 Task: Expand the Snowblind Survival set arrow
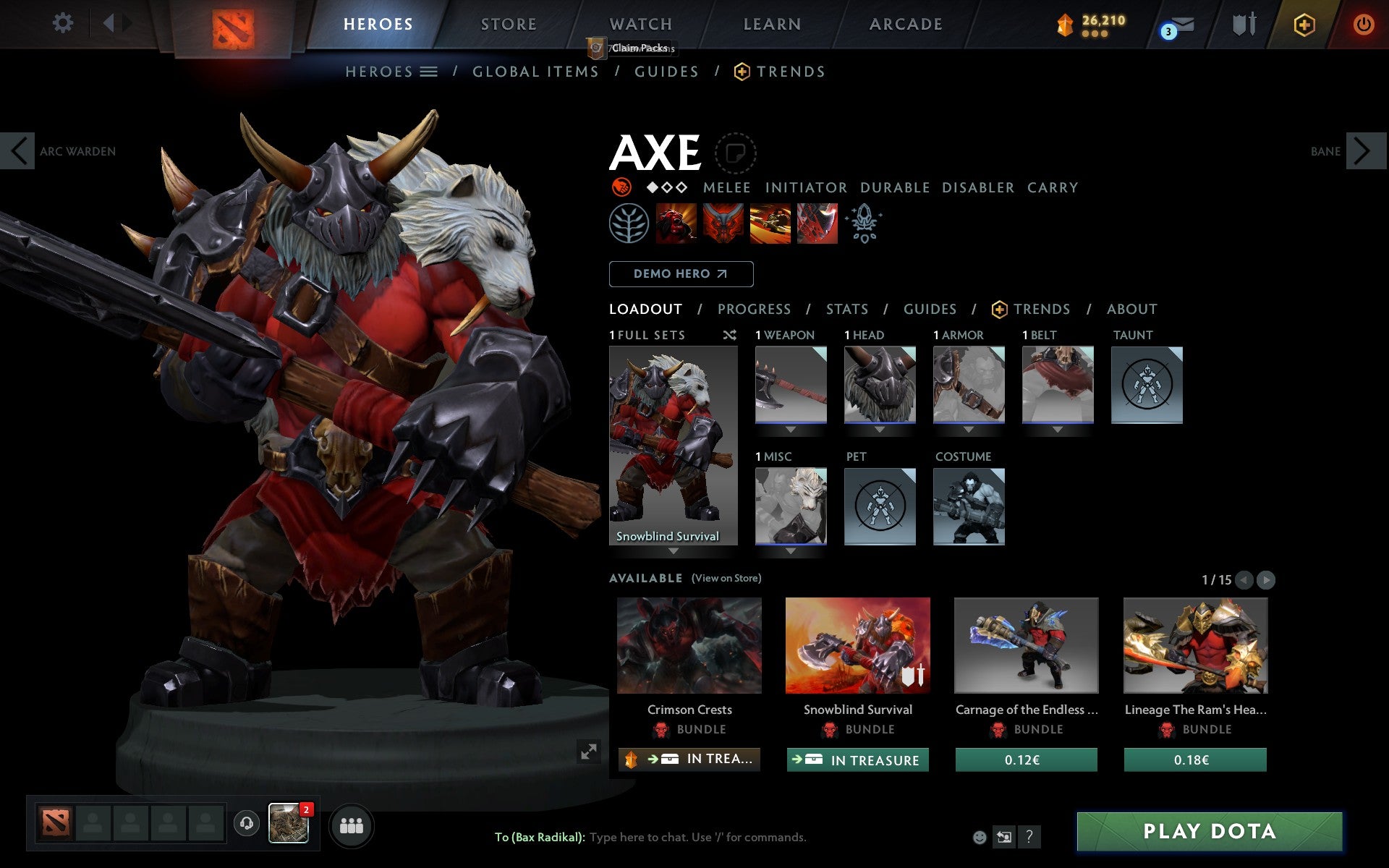click(x=673, y=551)
